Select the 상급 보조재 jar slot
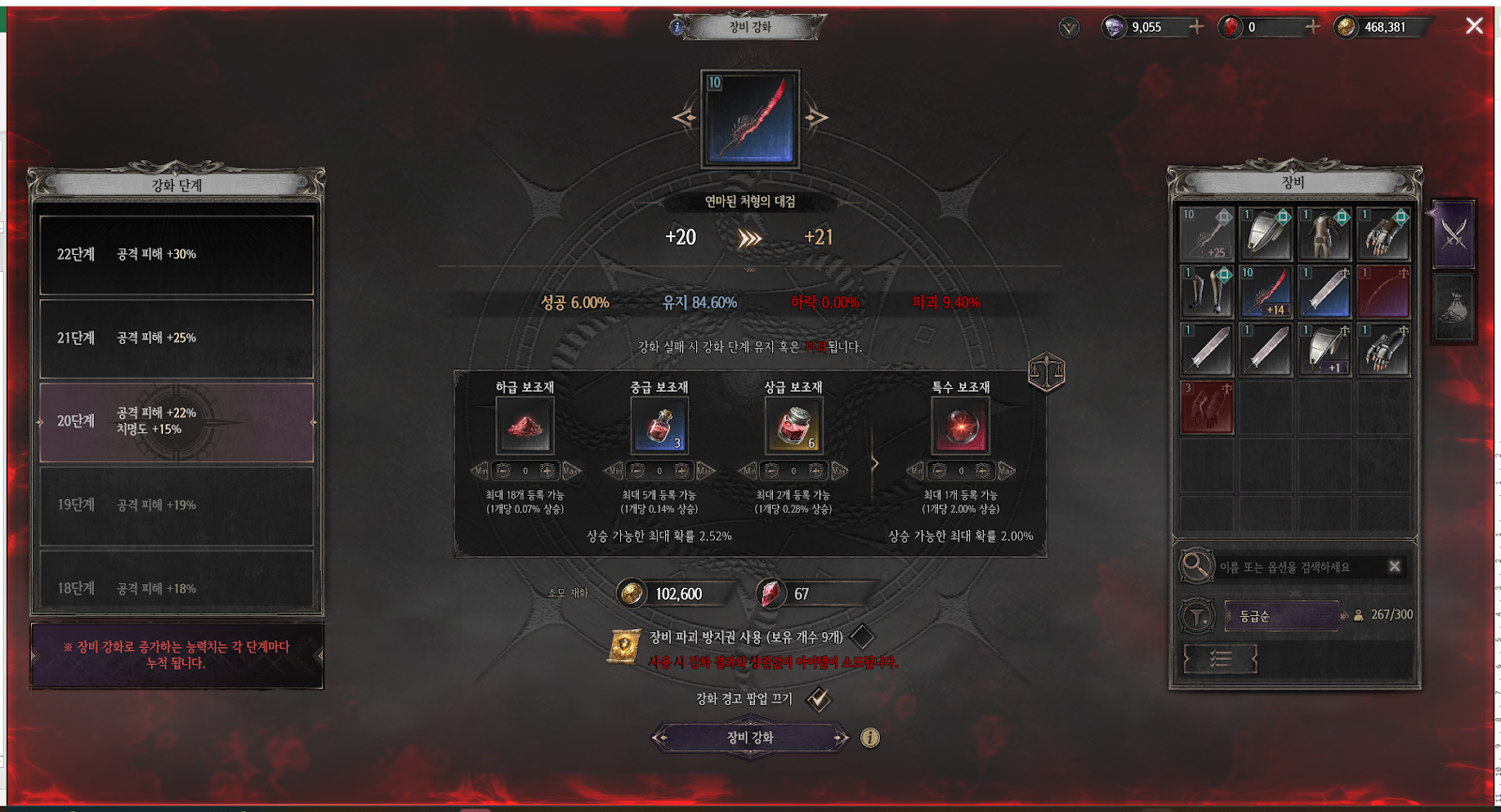 click(794, 426)
